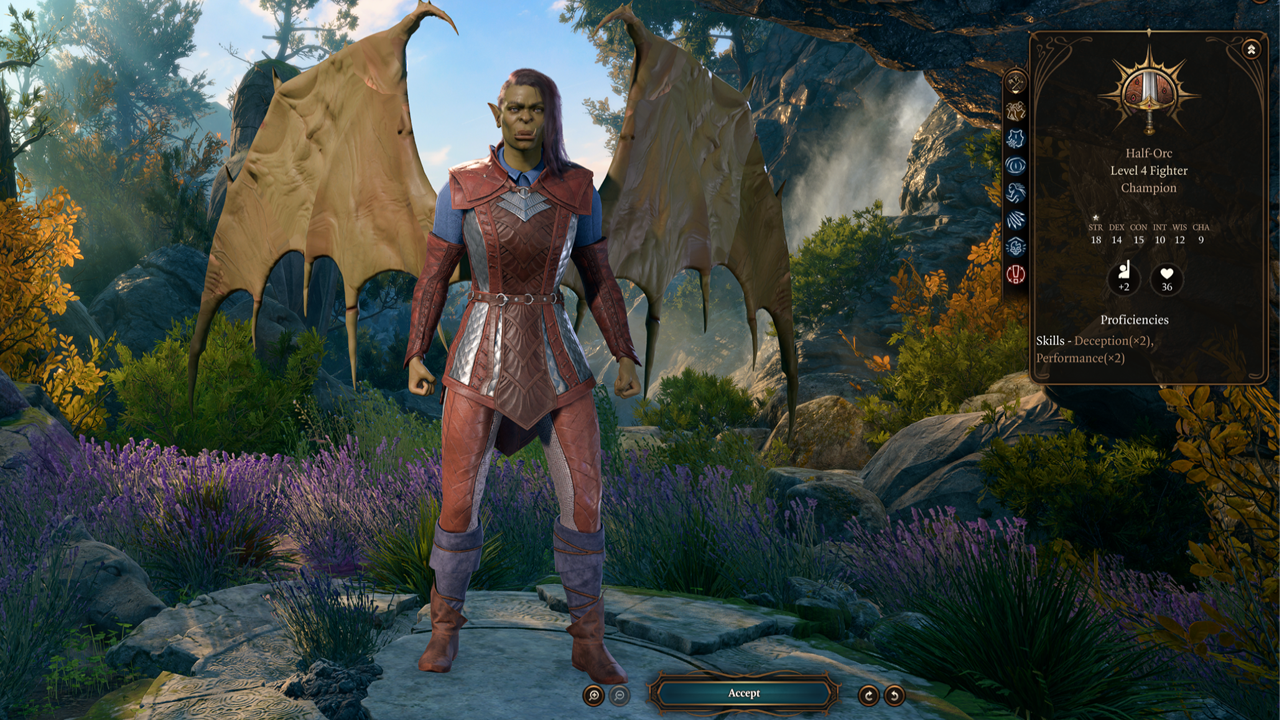This screenshot has height=720, width=1280.
Task: Open the red exclamation mark tab
Action: [x=1016, y=273]
